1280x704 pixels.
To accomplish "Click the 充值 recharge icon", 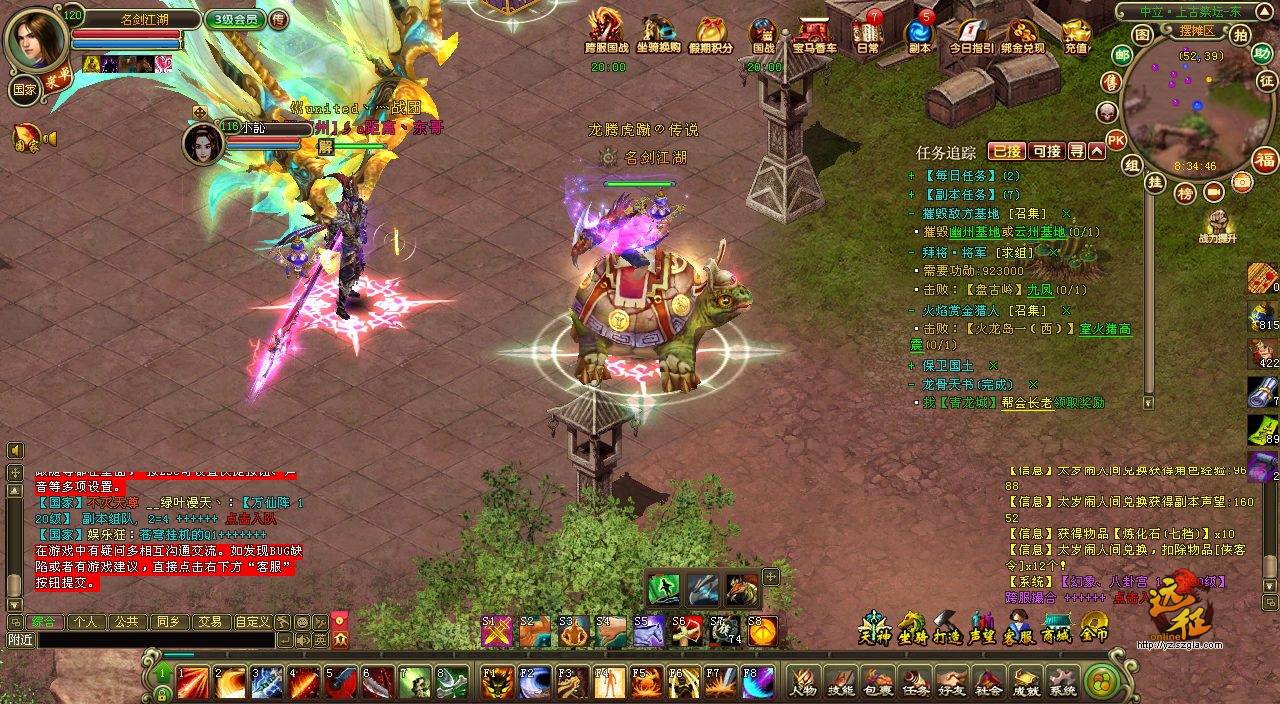I will [x=1076, y=37].
